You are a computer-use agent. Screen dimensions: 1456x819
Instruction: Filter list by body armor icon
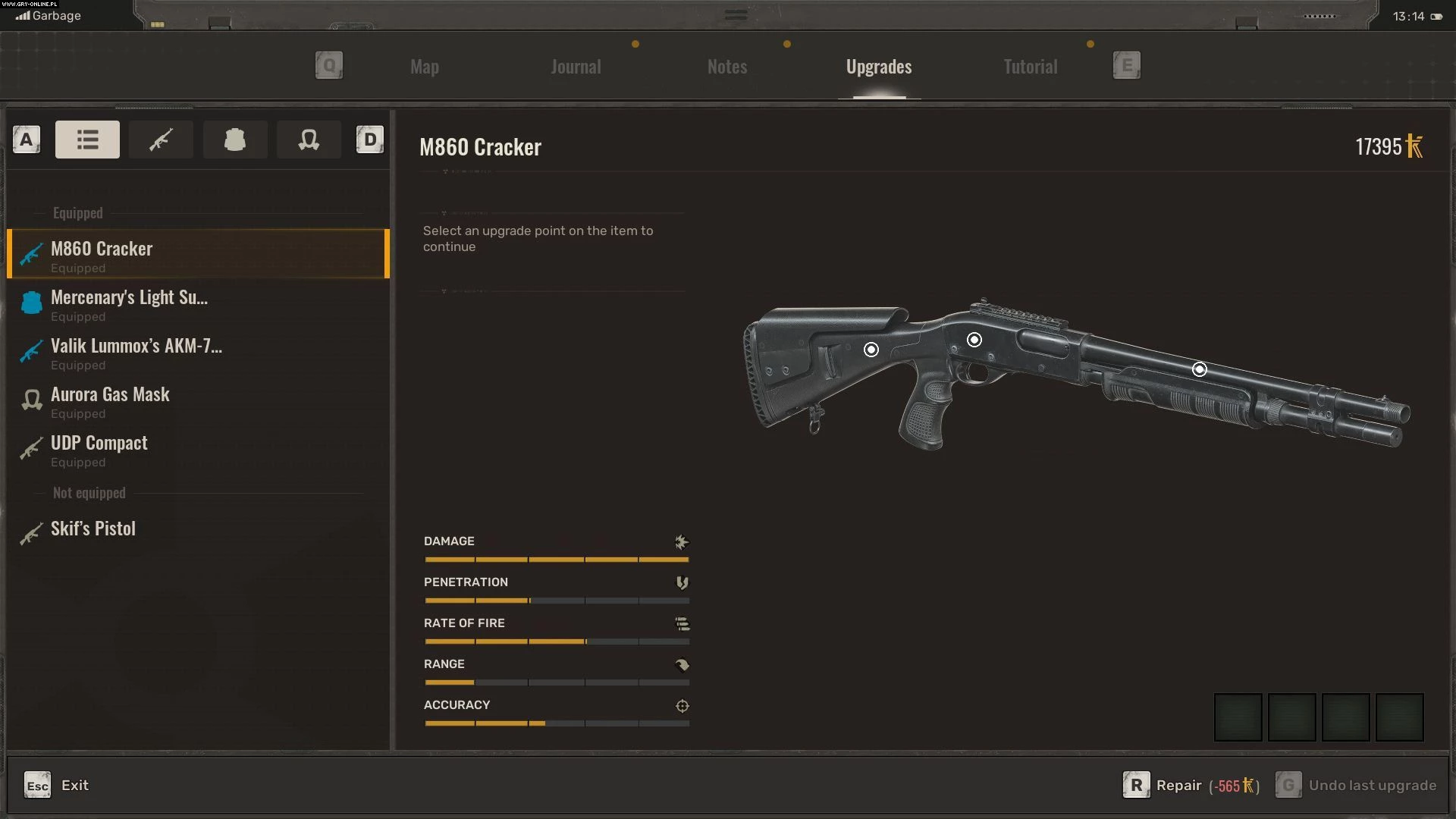tap(234, 140)
